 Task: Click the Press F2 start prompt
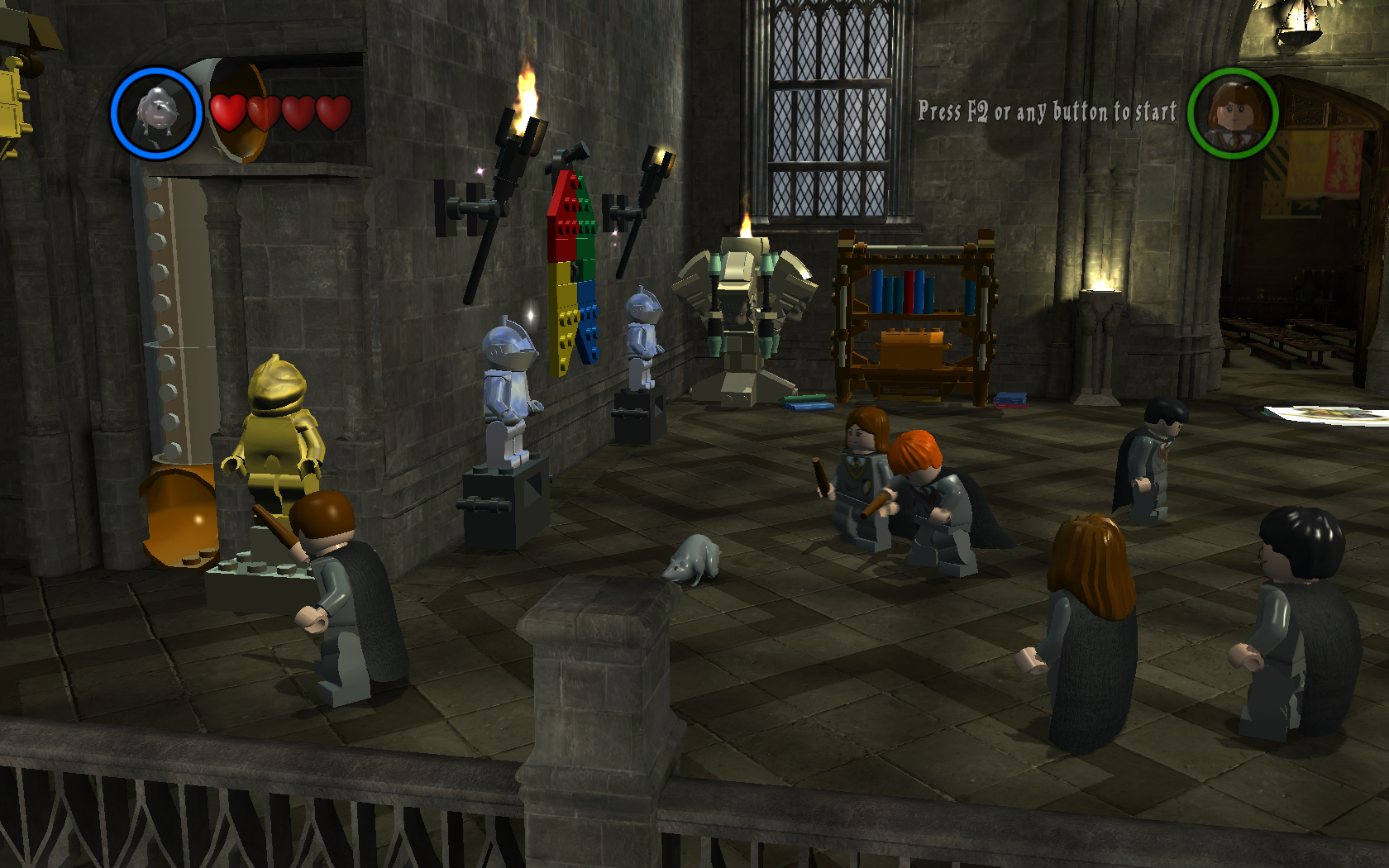tap(1046, 112)
